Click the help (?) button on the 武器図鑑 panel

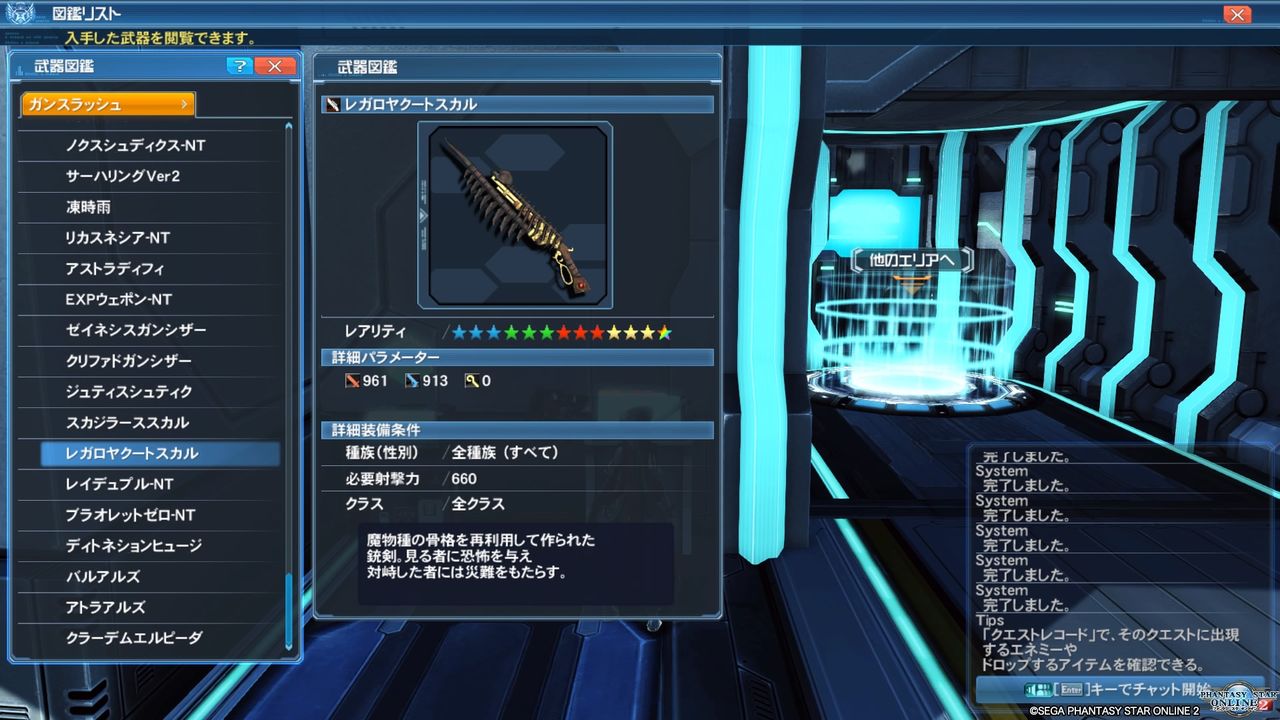coord(238,66)
